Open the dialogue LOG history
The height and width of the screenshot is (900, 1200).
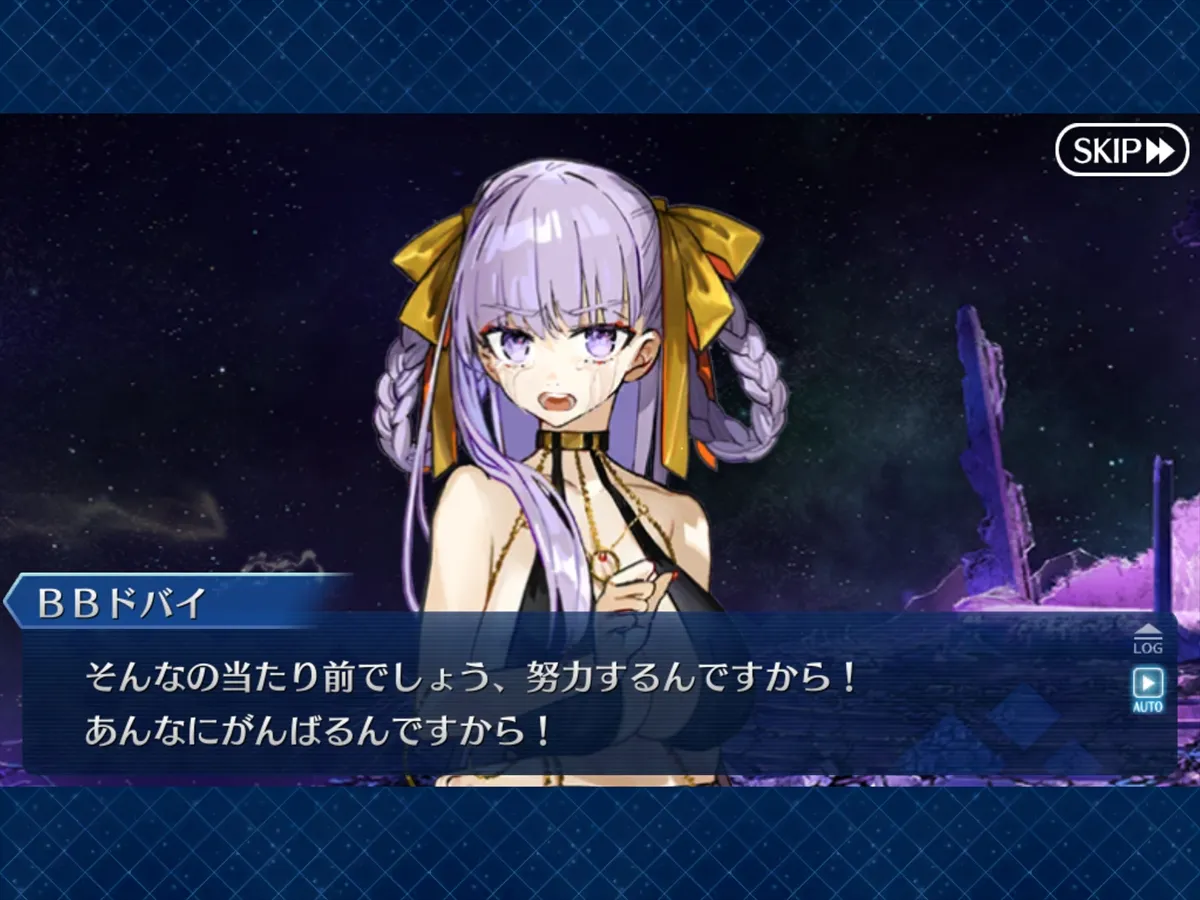[x=1147, y=640]
